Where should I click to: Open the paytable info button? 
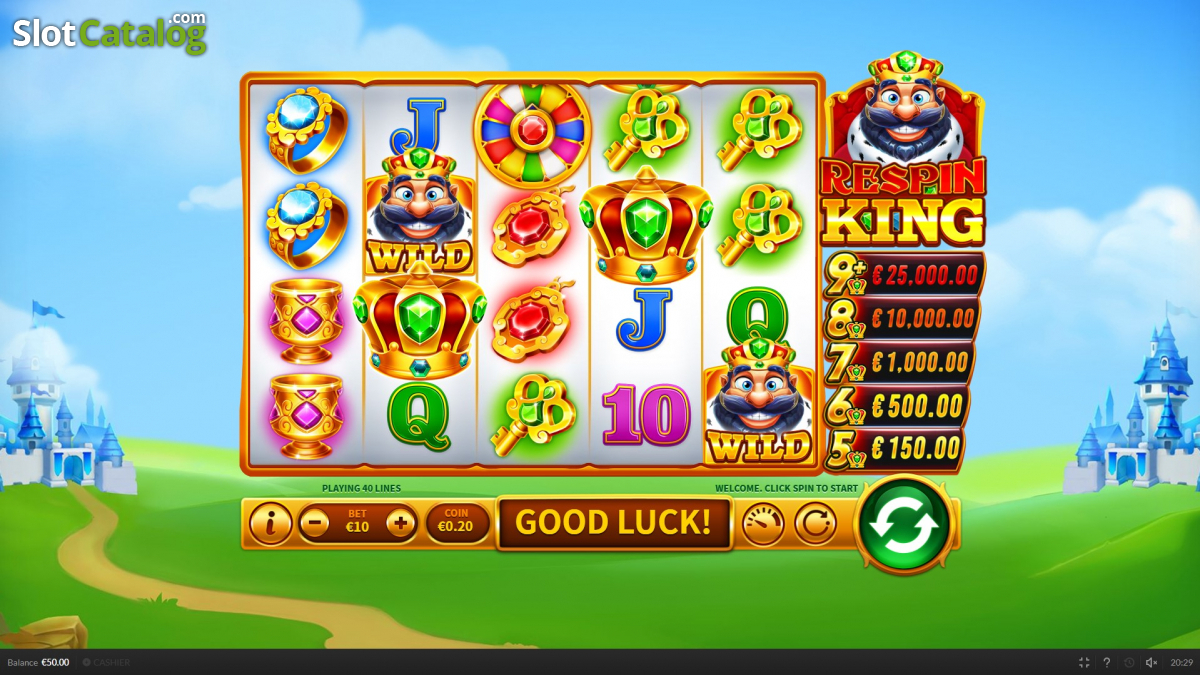[270, 522]
